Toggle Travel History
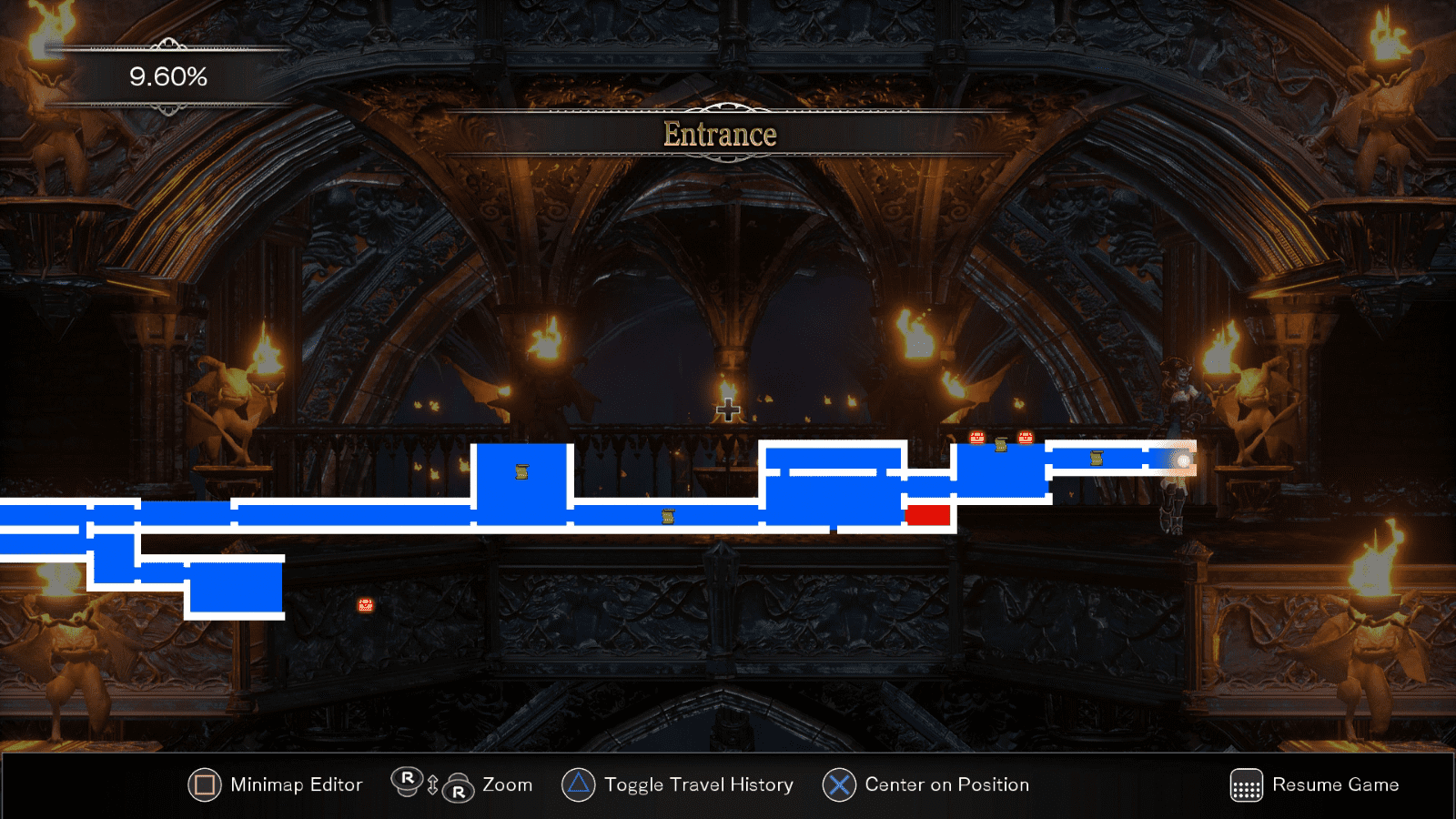Viewport: 1456px width, 819px height. click(698, 784)
